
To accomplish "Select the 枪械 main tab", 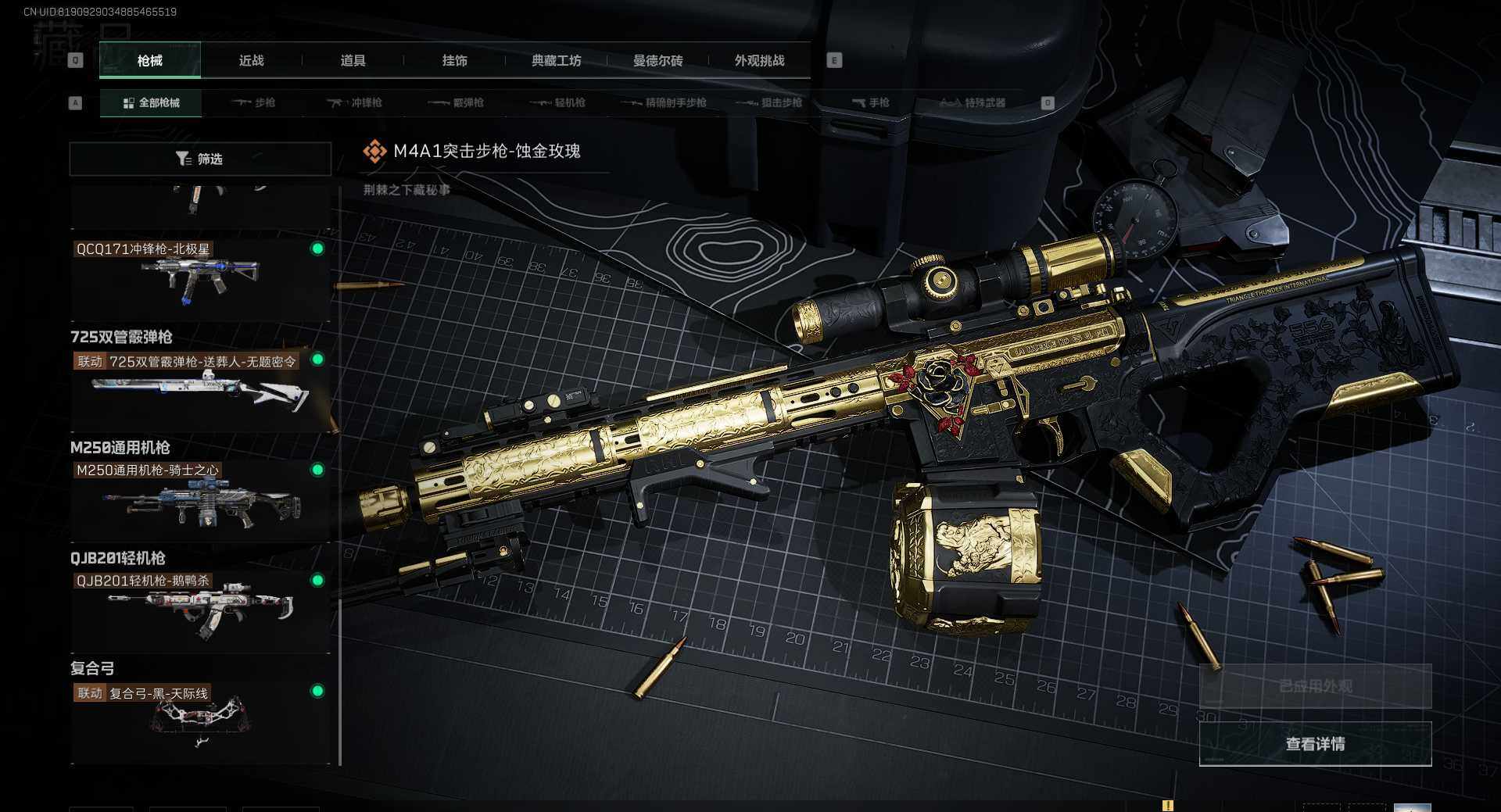I will (149, 61).
